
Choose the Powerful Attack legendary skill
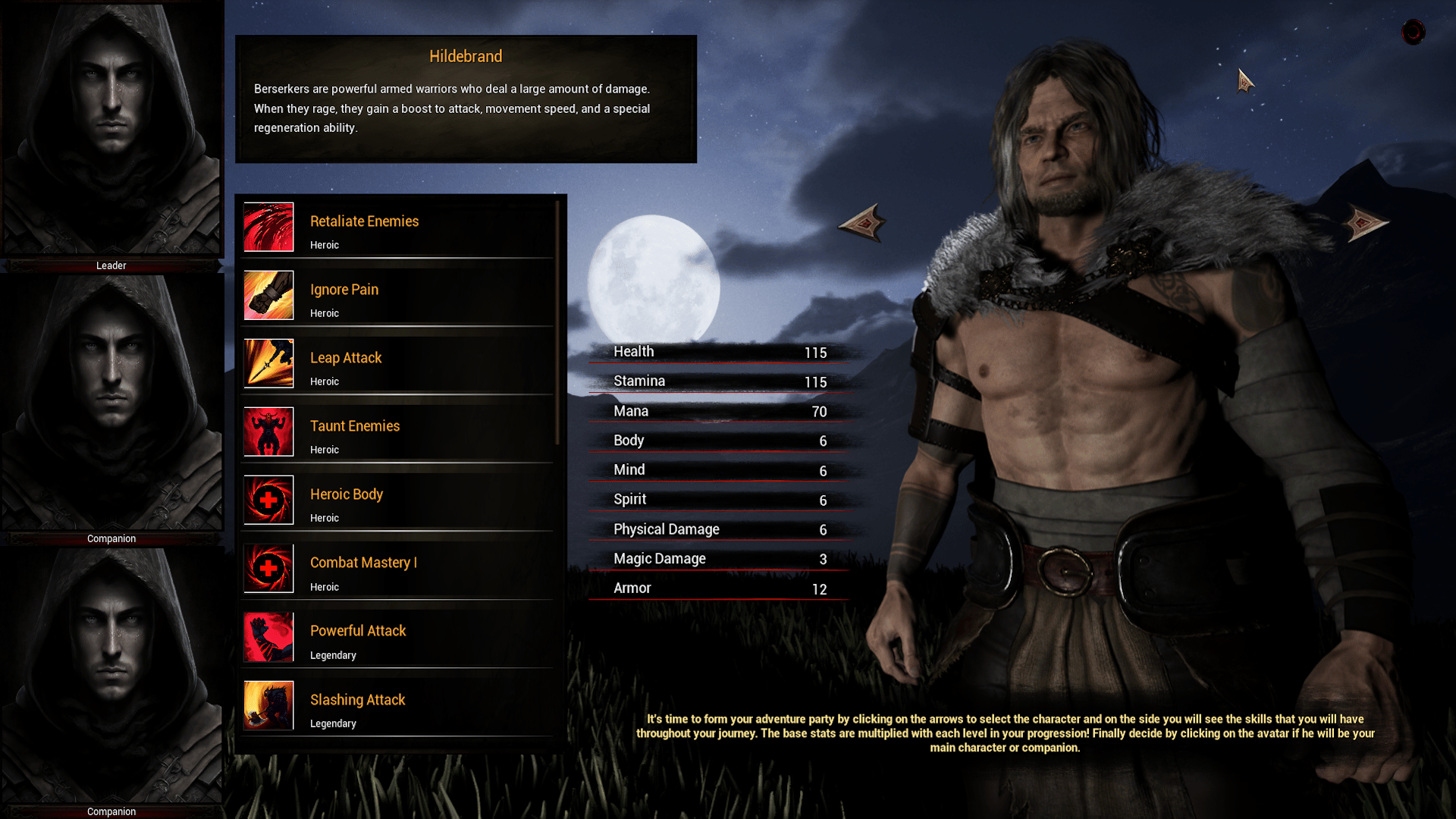tap(397, 638)
